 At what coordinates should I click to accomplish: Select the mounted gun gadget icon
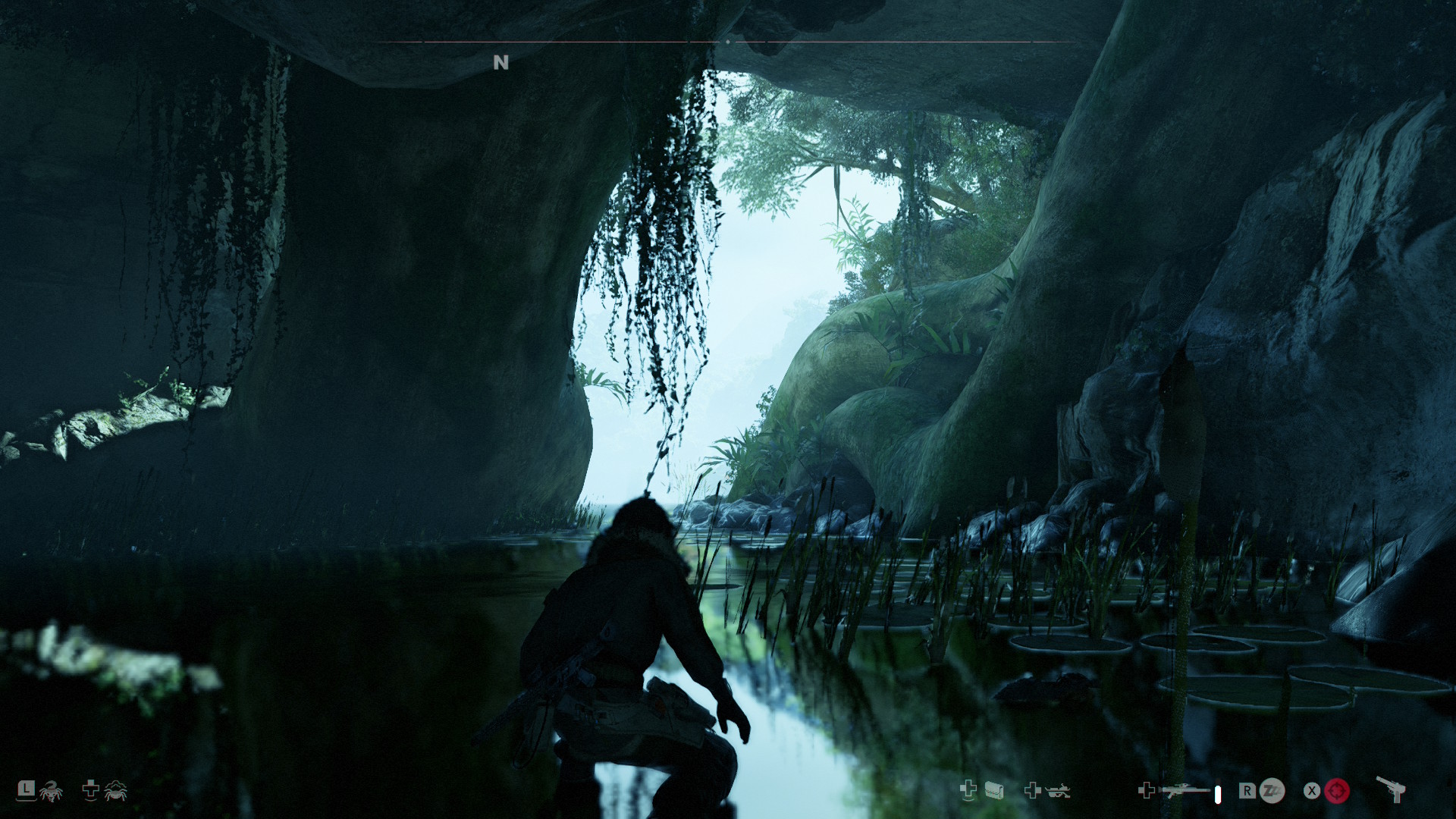pos(1057,791)
